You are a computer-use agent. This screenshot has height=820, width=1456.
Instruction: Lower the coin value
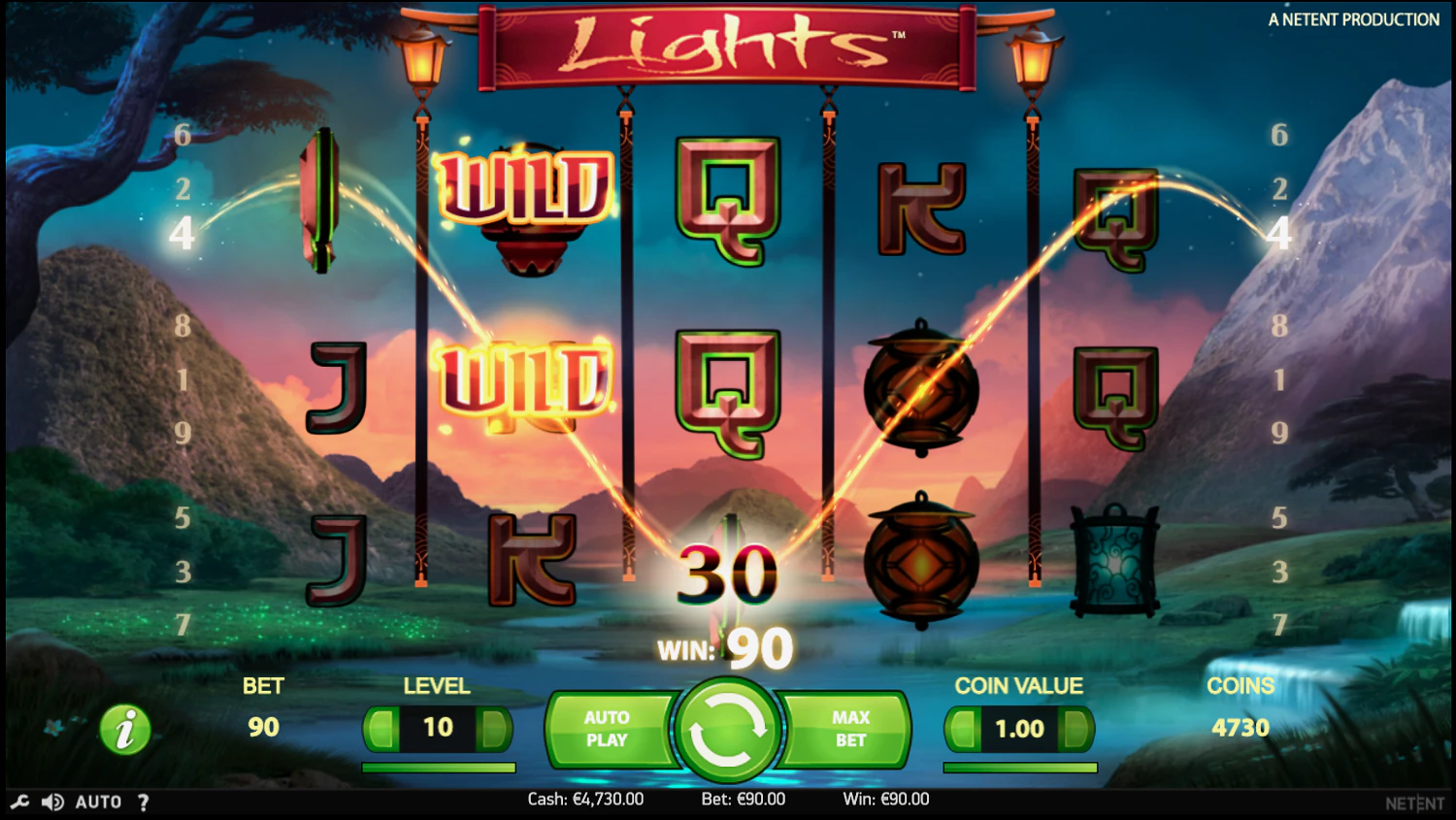pyautogui.click(x=963, y=729)
